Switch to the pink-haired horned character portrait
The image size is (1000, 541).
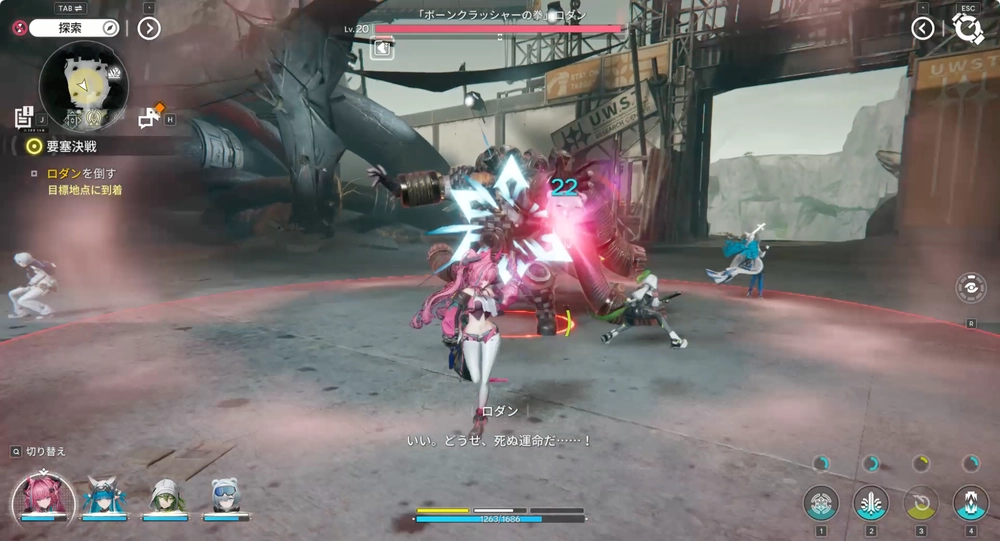pyautogui.click(x=43, y=496)
